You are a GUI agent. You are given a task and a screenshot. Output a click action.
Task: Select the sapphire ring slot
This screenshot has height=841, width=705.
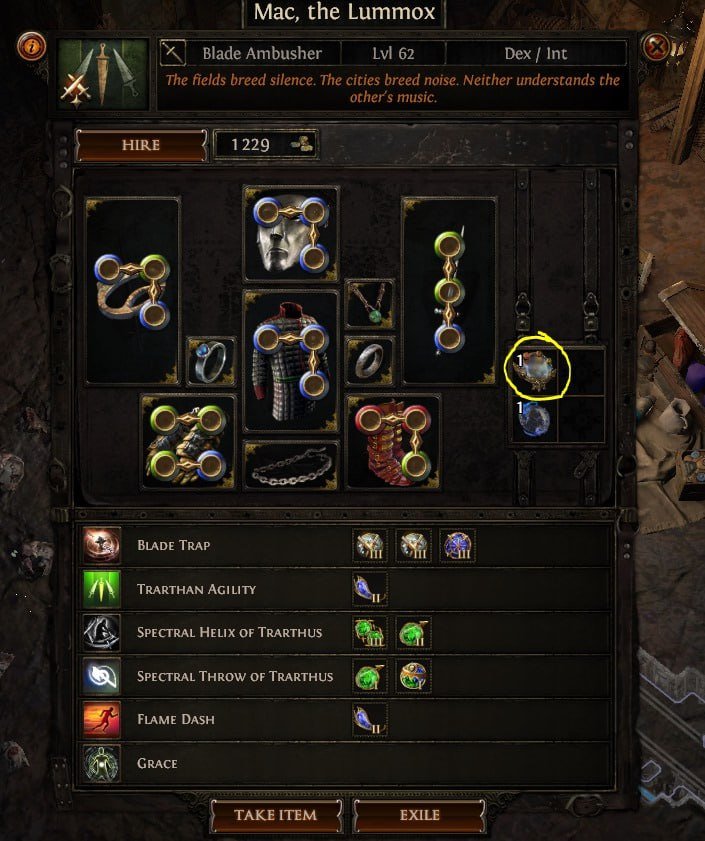[x=211, y=361]
